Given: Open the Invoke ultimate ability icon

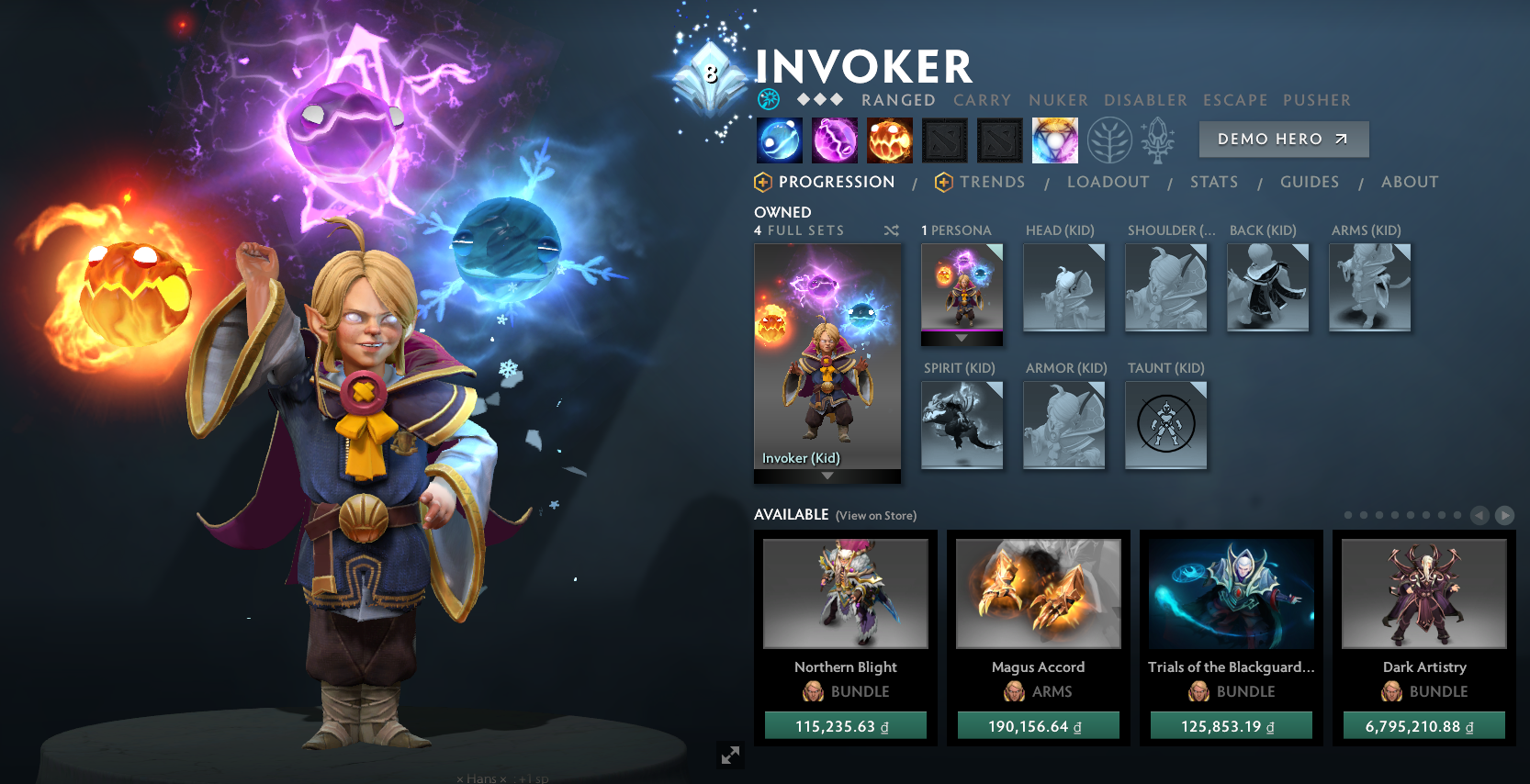Looking at the screenshot, I should (1055, 140).
